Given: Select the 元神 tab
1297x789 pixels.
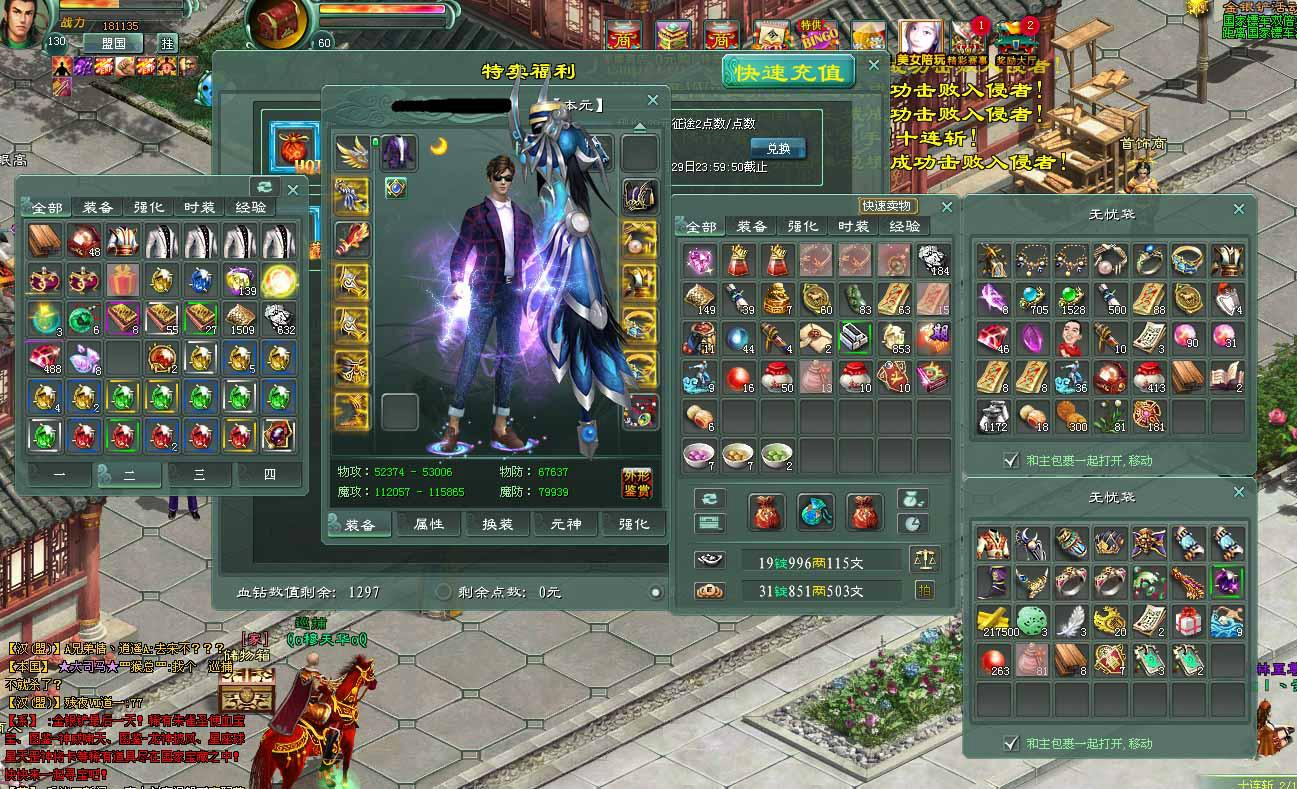Looking at the screenshot, I should point(565,524).
